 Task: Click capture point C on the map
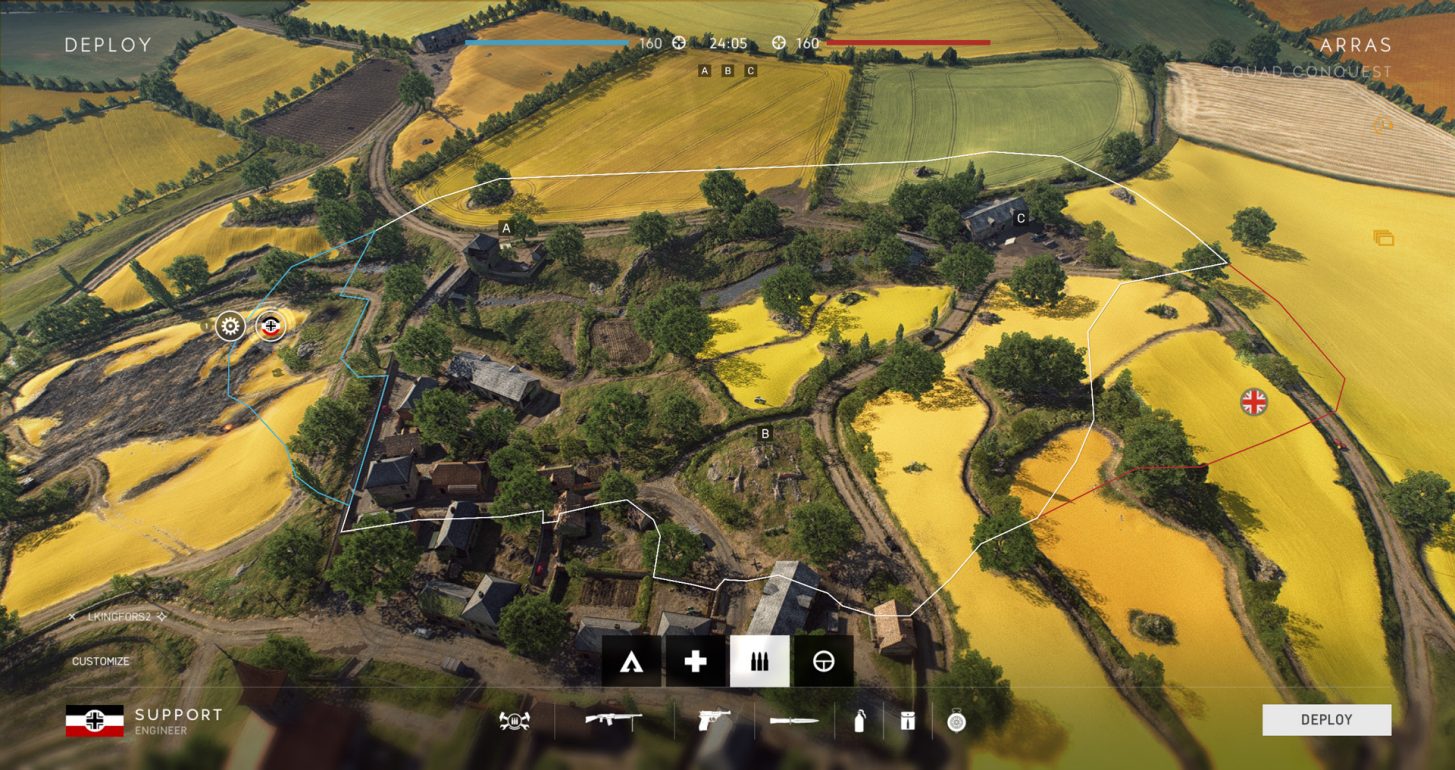(1020, 217)
